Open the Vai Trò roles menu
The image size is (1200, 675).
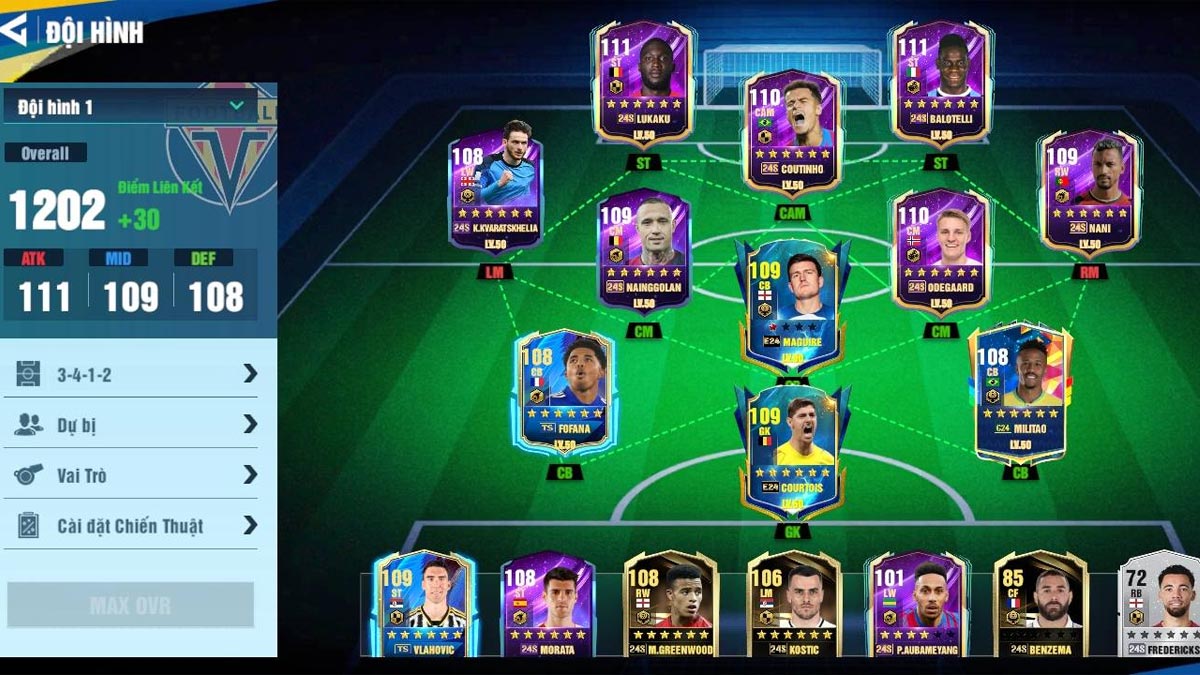point(137,475)
